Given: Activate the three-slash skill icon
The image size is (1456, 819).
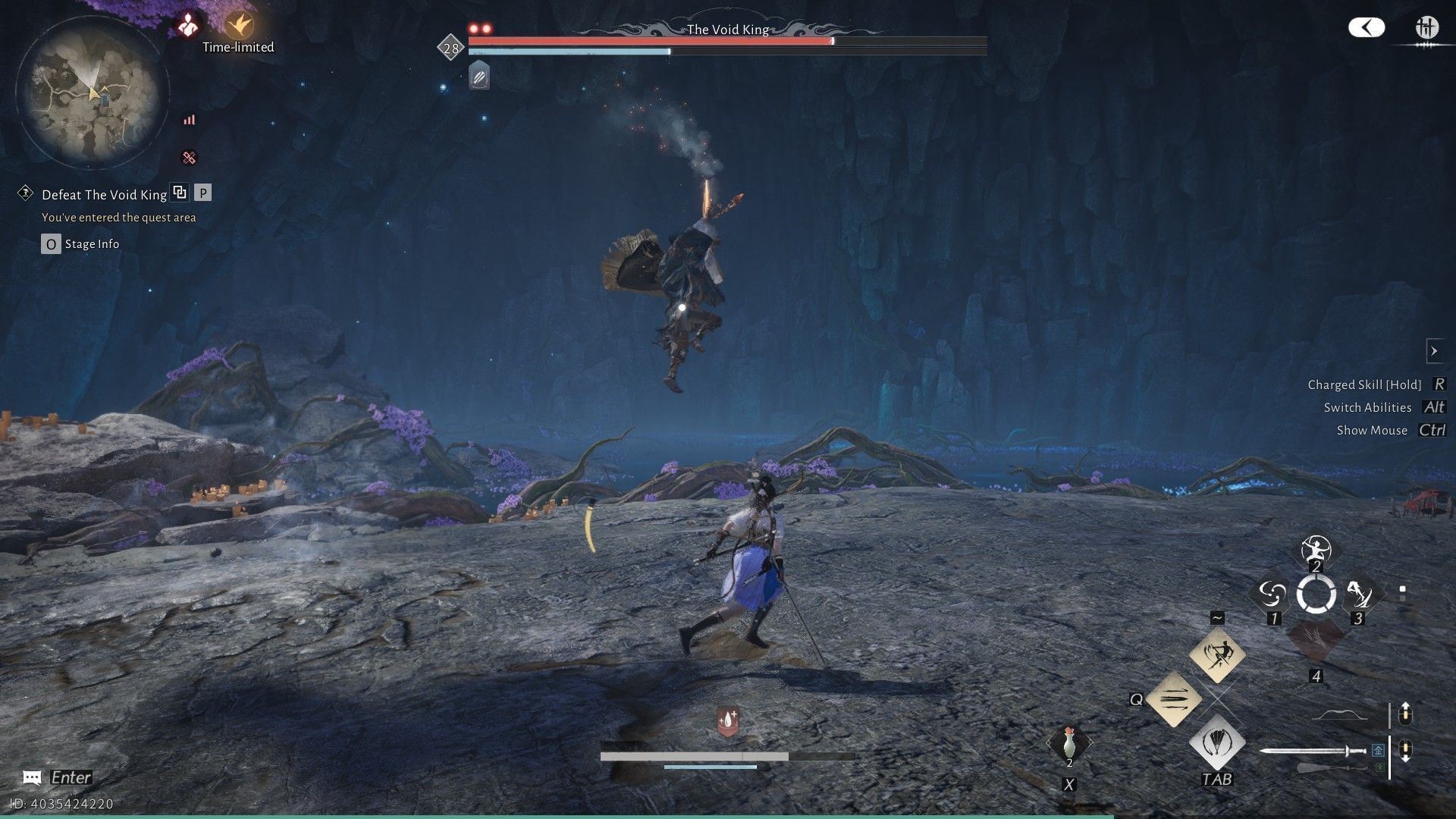Looking at the screenshot, I should (x=1173, y=698).
